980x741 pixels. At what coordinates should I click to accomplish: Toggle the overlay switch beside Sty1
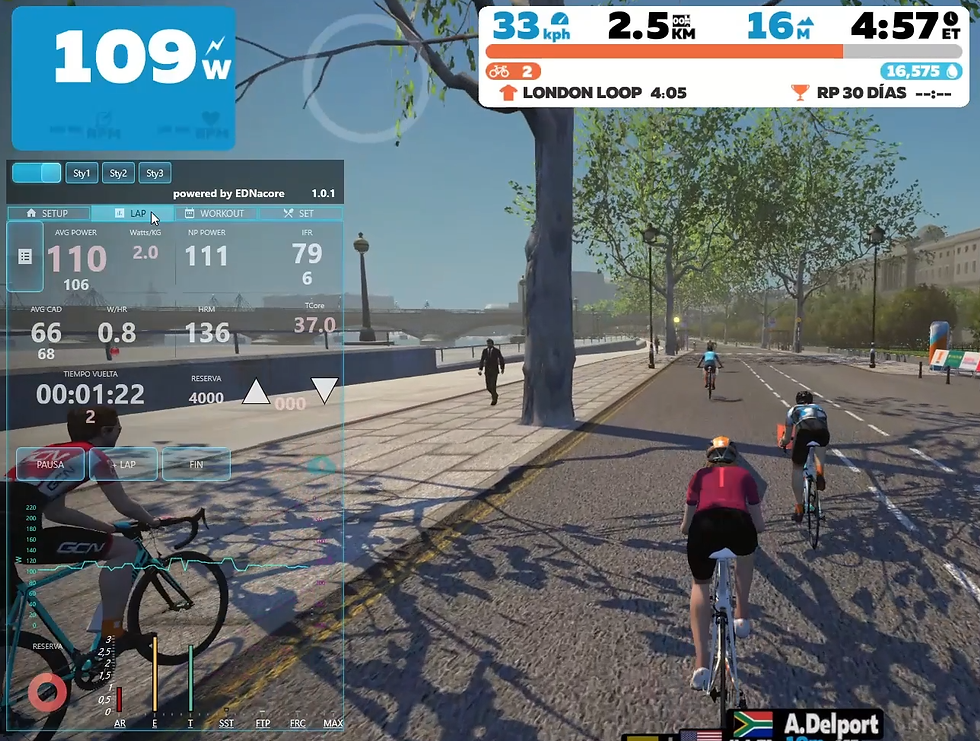pos(37,173)
